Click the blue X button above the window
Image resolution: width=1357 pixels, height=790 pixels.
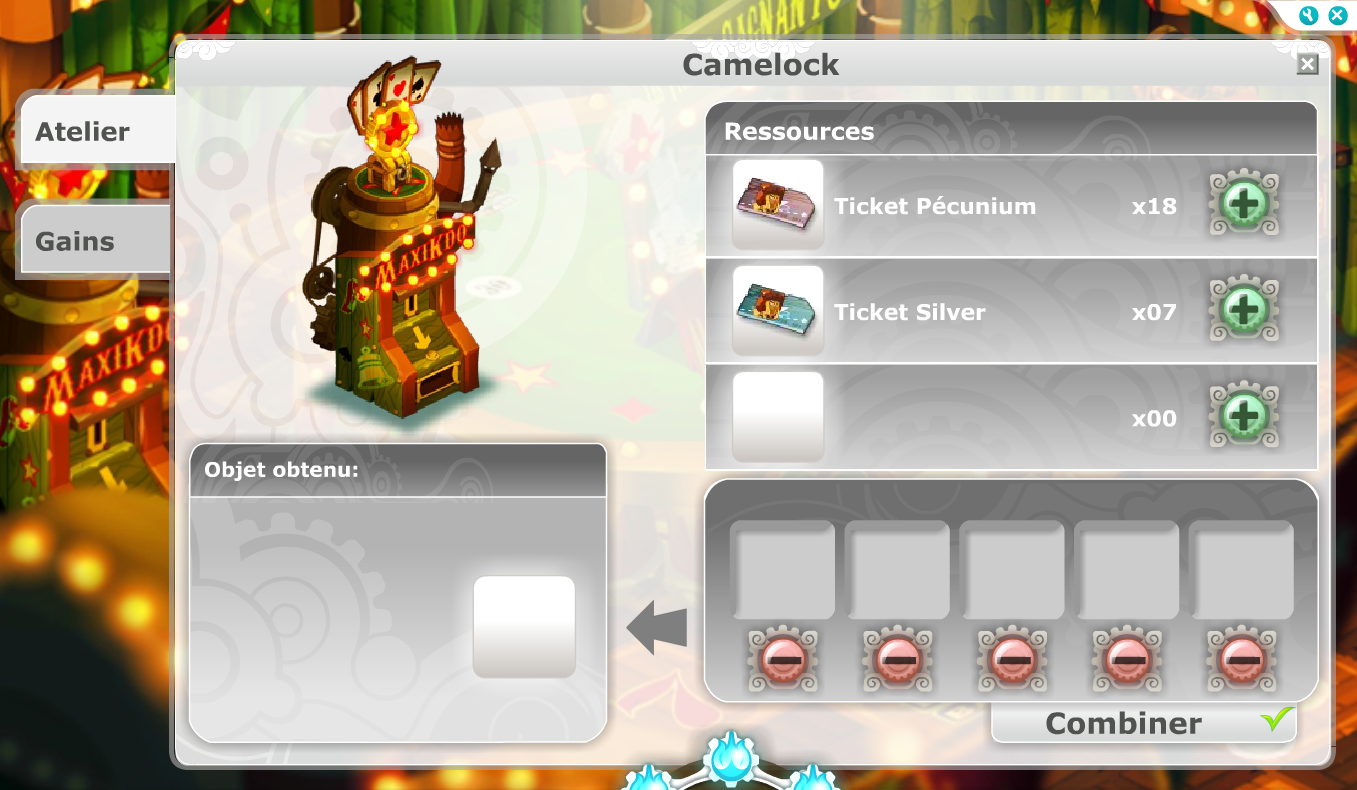point(1336,15)
